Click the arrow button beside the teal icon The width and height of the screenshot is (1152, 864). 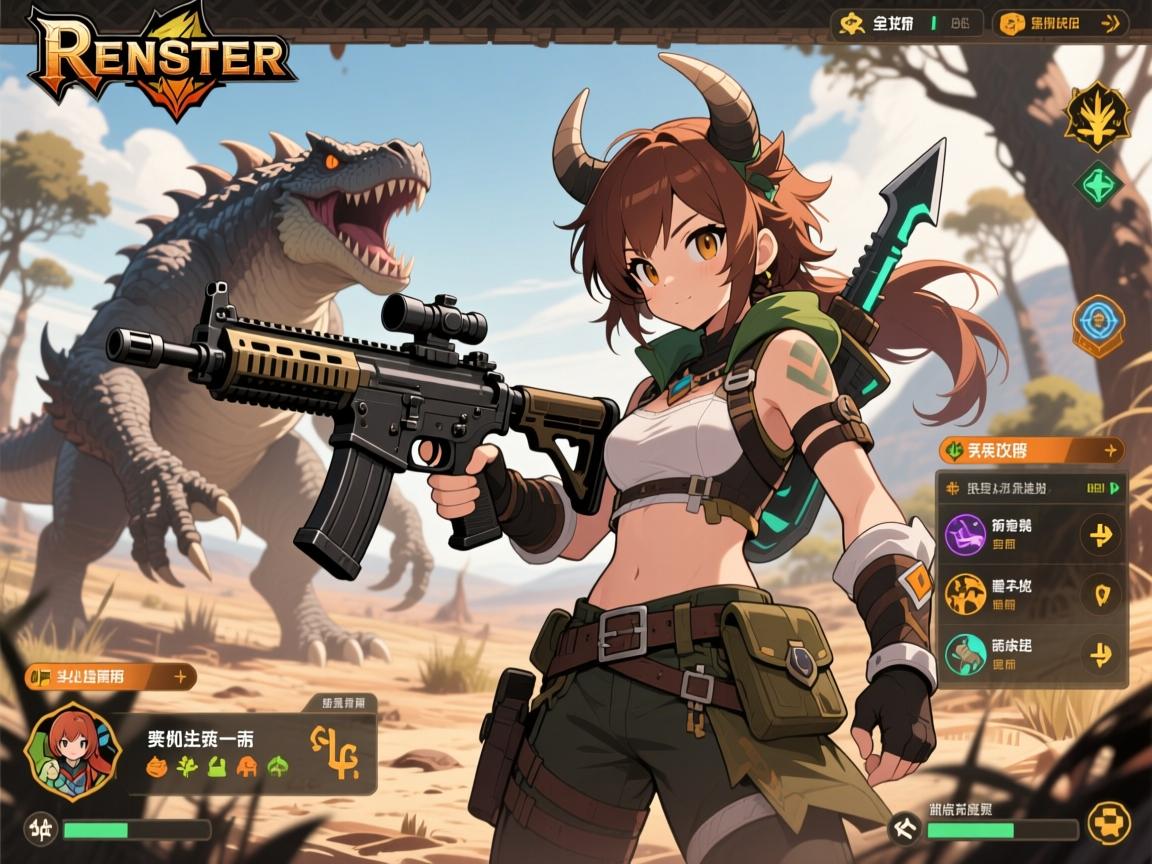click(1101, 654)
